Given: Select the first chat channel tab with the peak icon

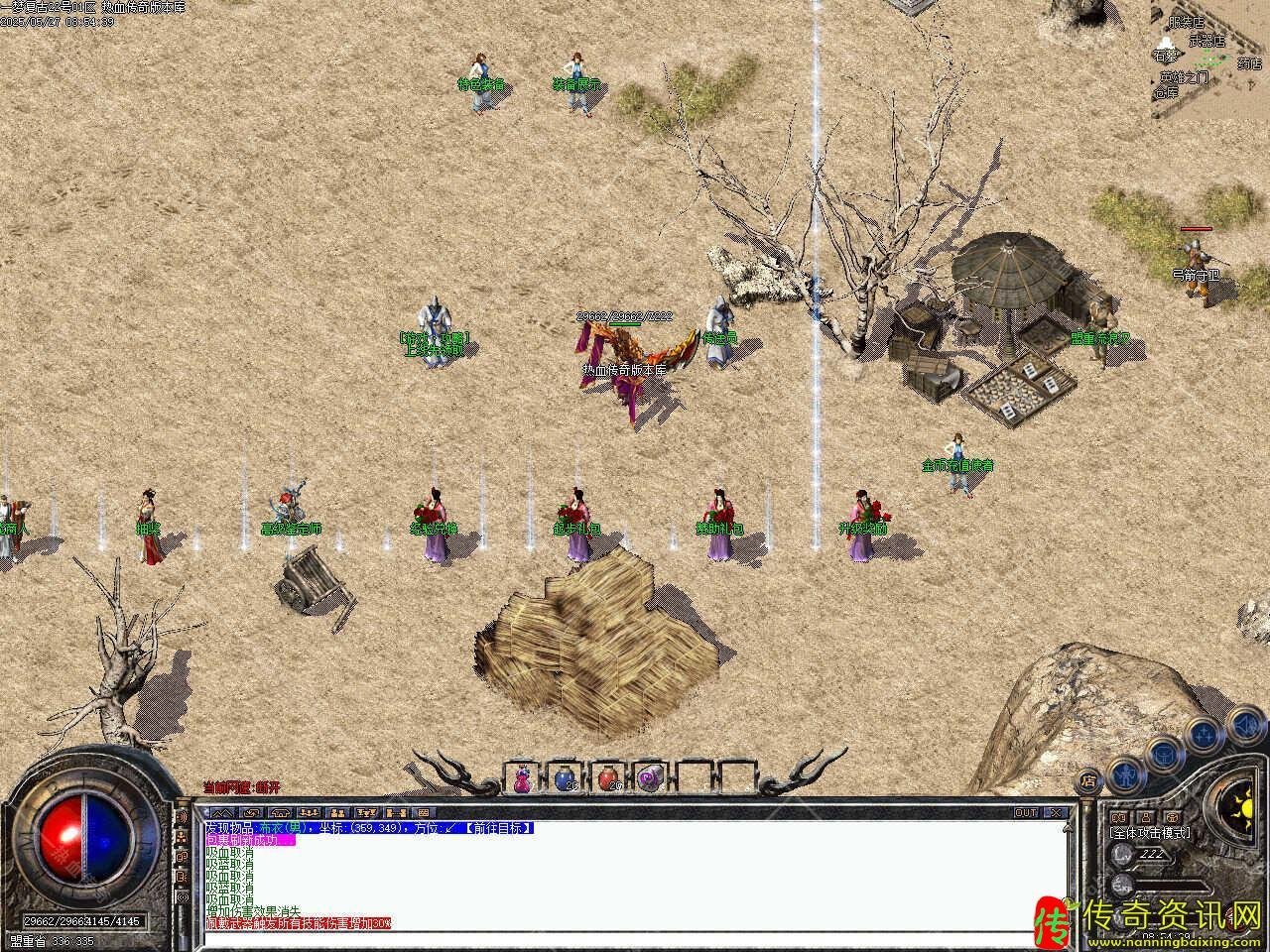Looking at the screenshot, I should point(220,813).
